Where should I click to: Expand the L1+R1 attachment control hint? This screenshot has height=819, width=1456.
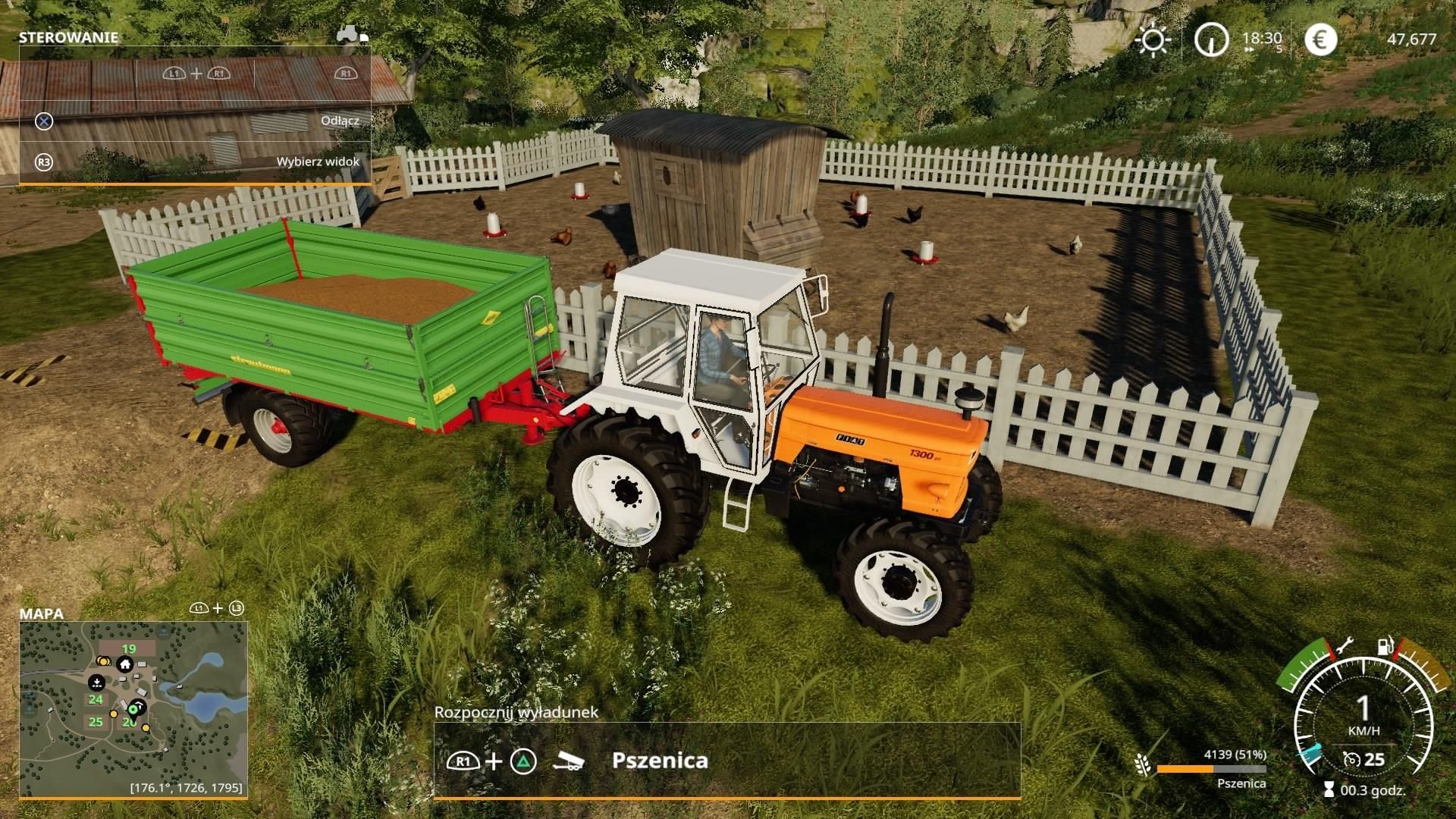198,75
